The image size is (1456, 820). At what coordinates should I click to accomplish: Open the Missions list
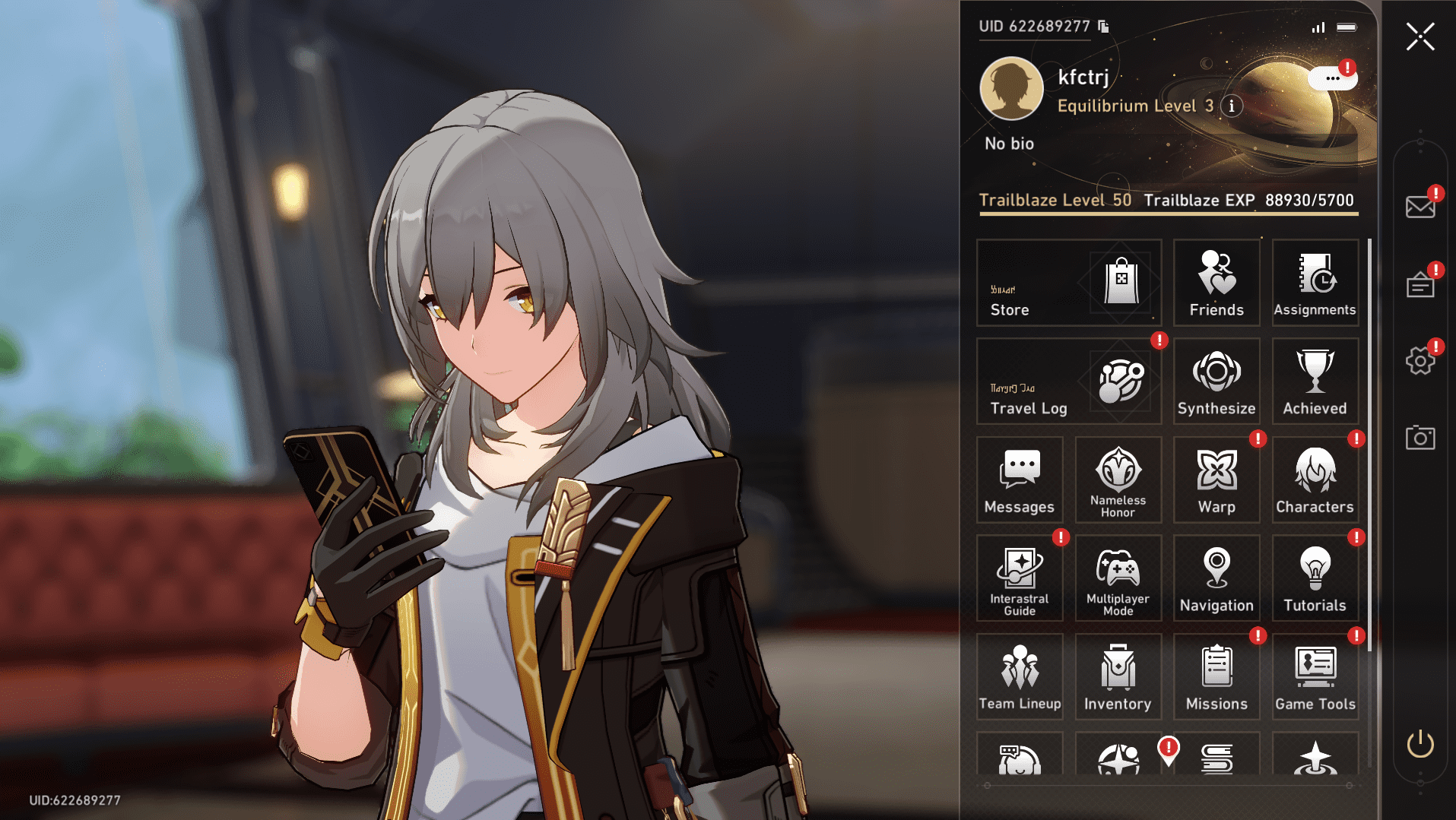click(x=1216, y=676)
